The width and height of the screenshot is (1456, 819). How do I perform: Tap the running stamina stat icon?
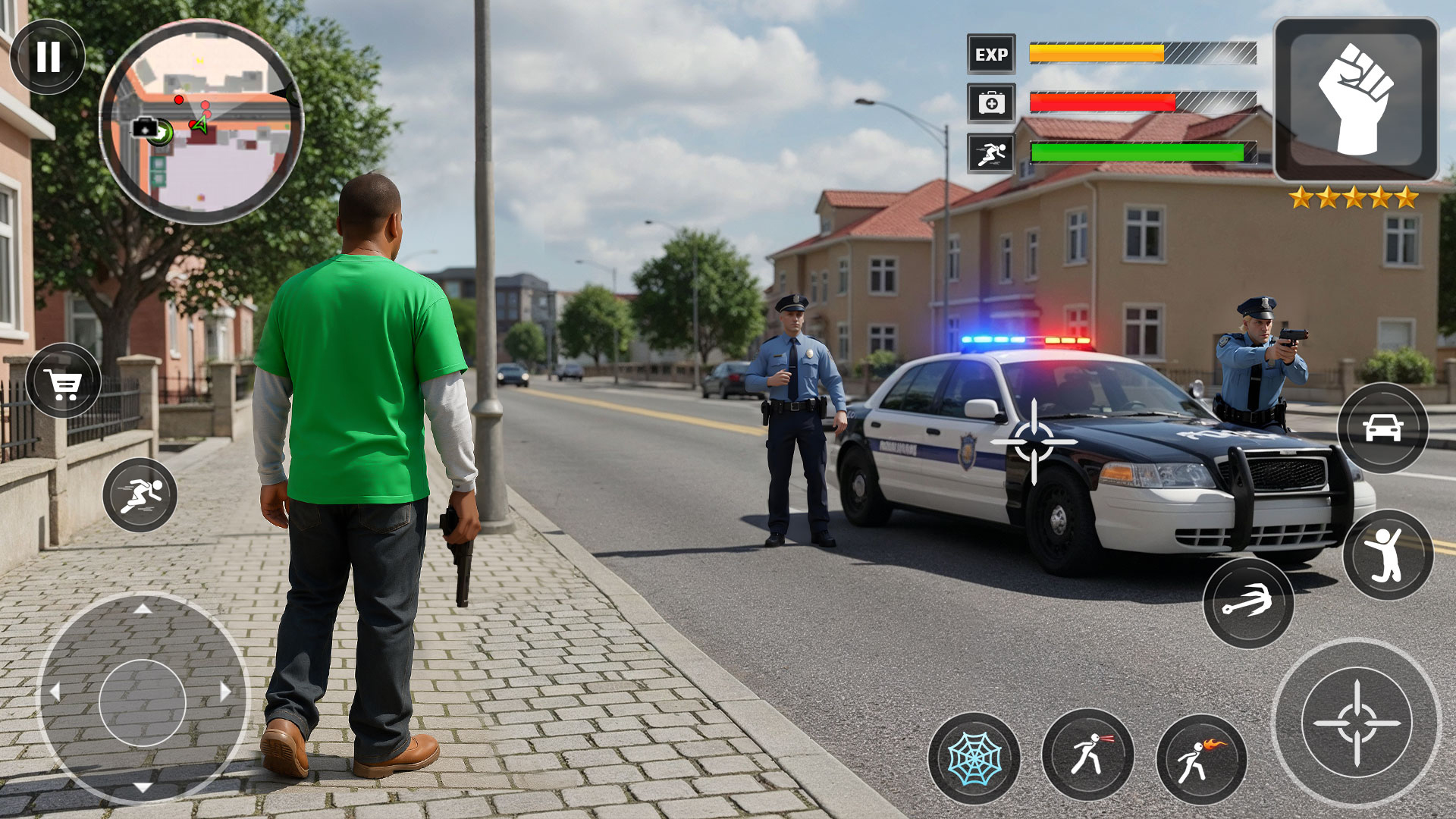tap(991, 152)
